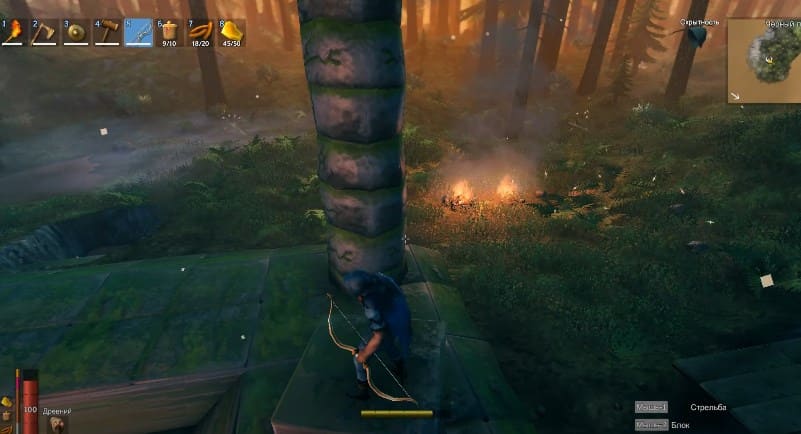Use the jar item showing 9/10
This screenshot has height=434, width=801.
169,33
